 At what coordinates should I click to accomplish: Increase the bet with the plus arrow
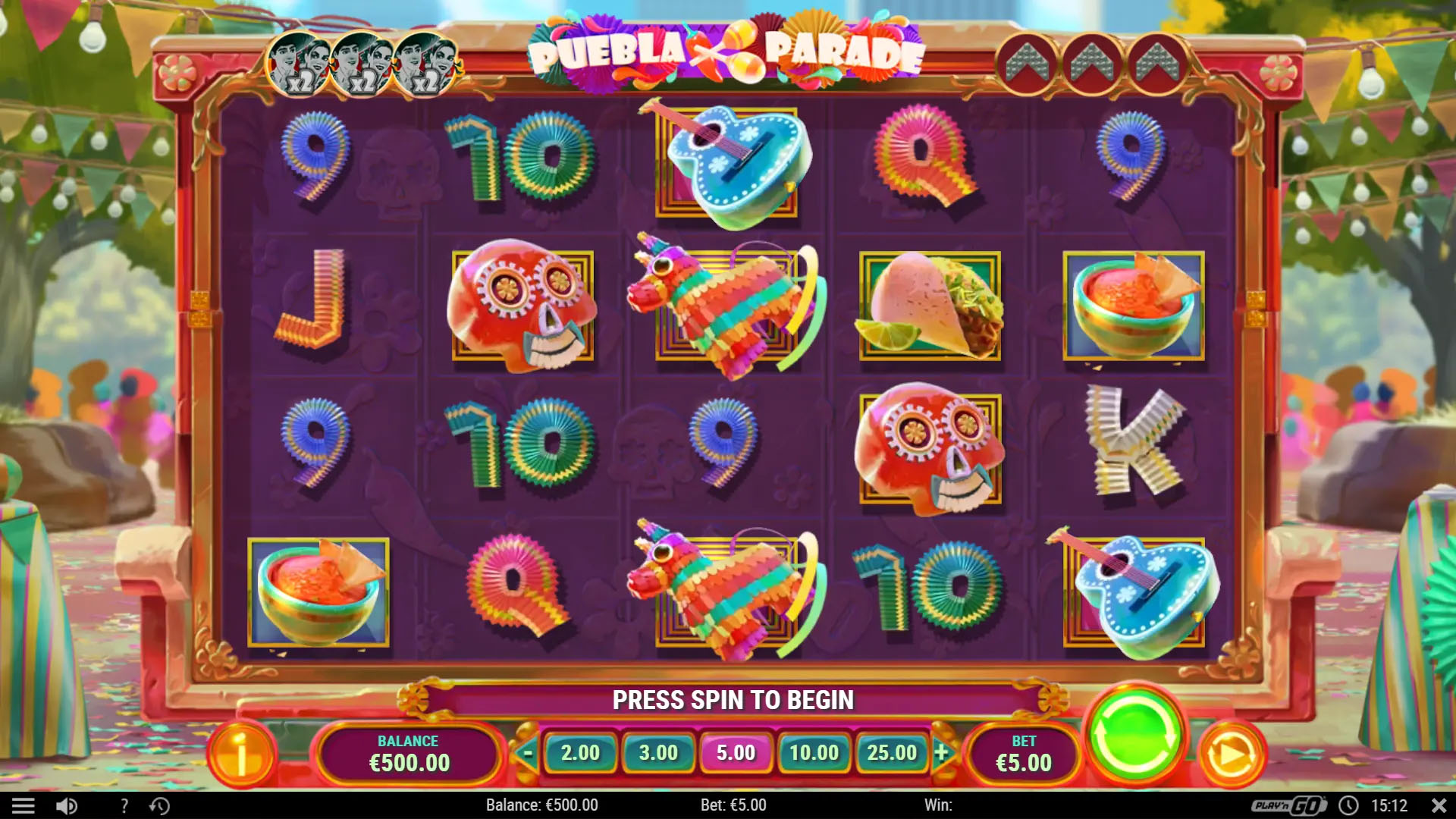(942, 752)
